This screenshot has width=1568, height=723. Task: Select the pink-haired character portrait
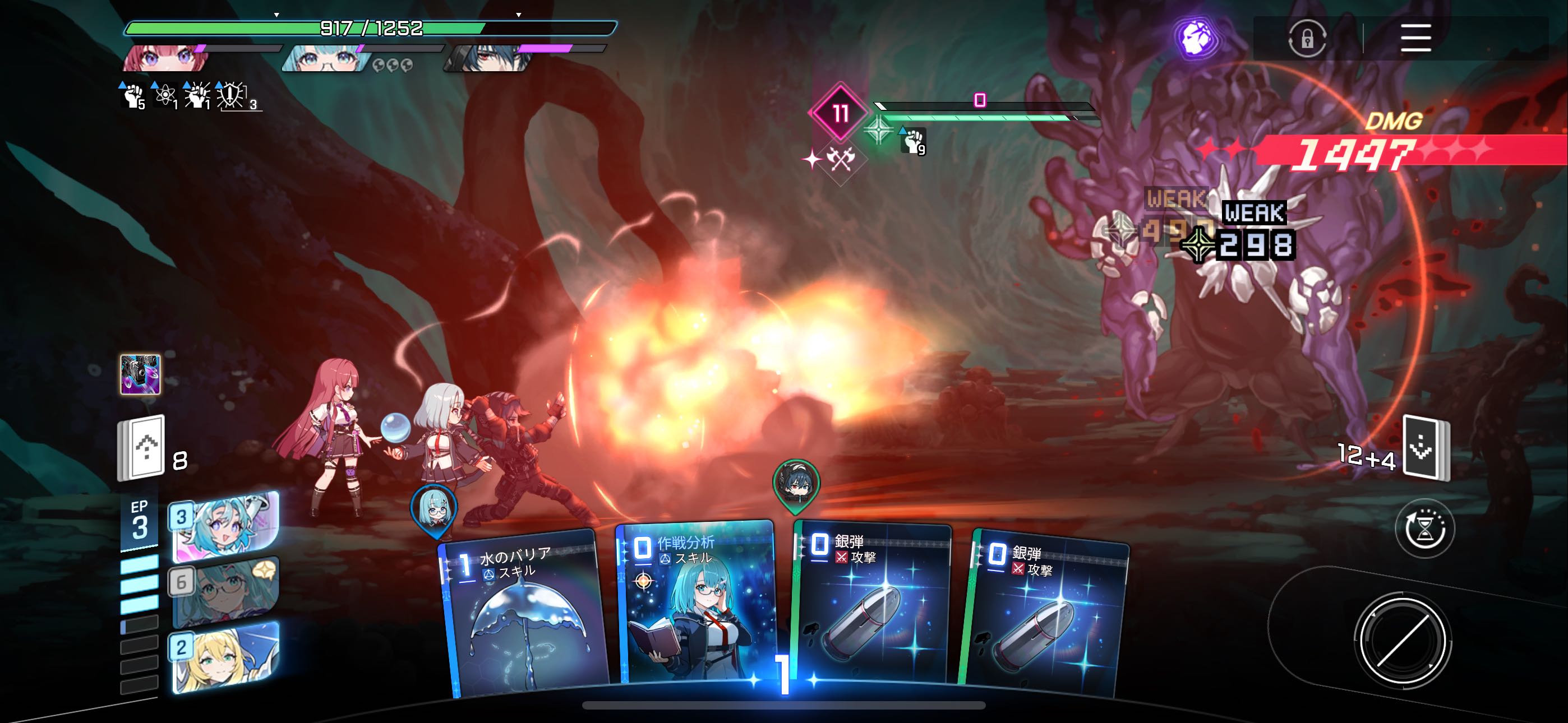click(166, 59)
